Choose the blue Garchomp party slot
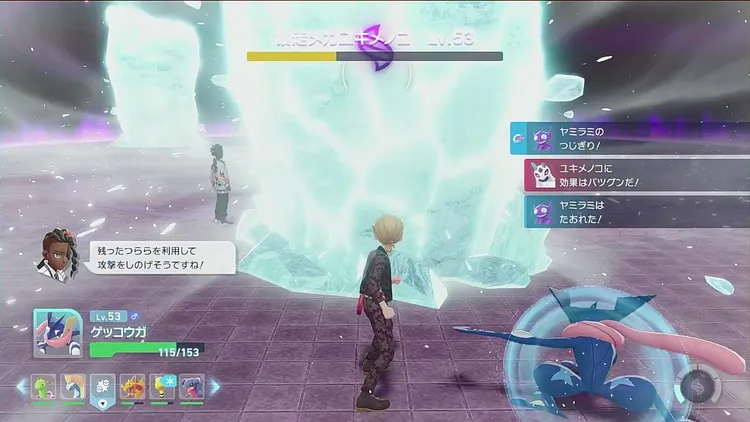 (191, 387)
